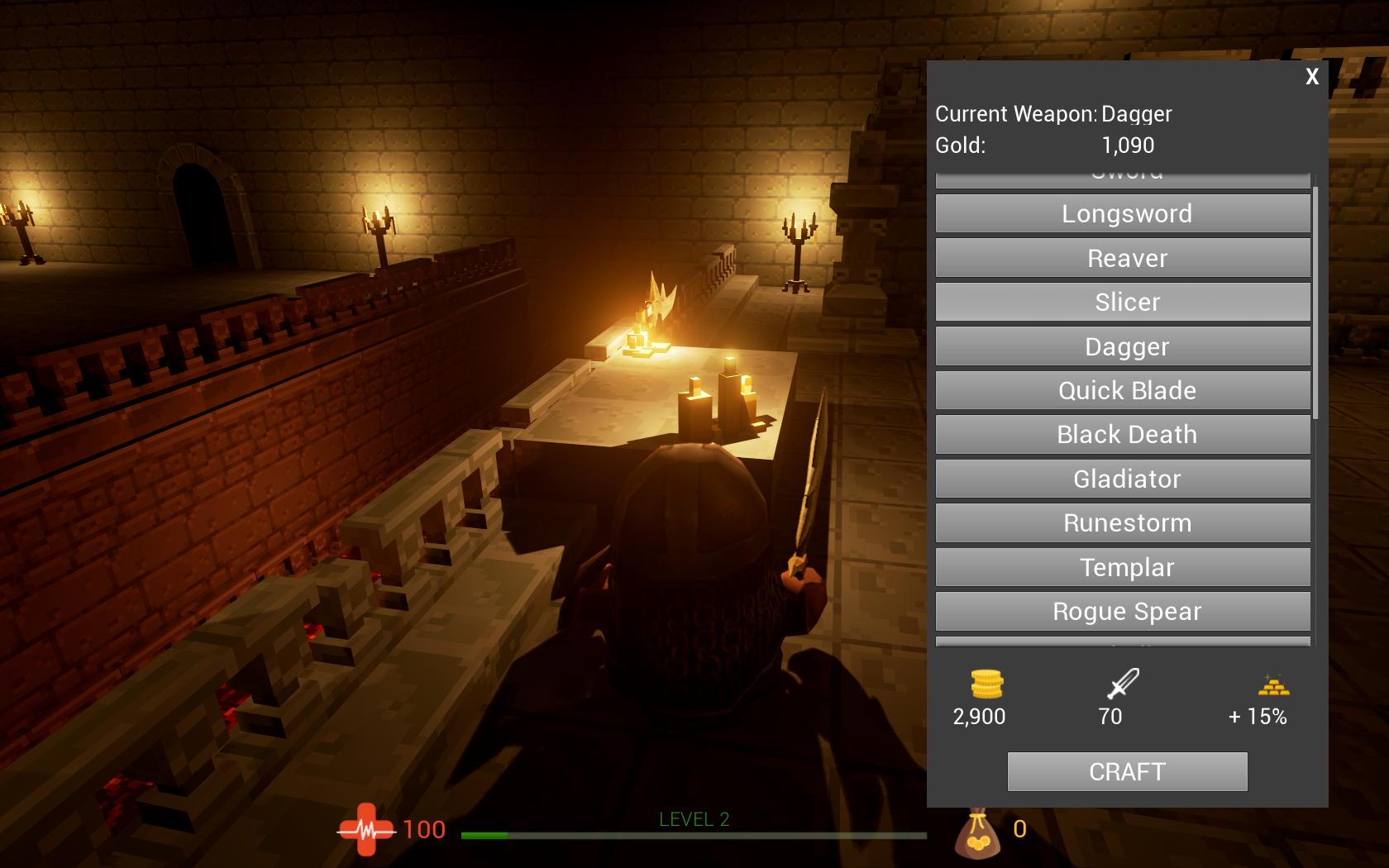The image size is (1389, 868).
Task: Choose Reaver from the weapon list
Action: 1123,258
